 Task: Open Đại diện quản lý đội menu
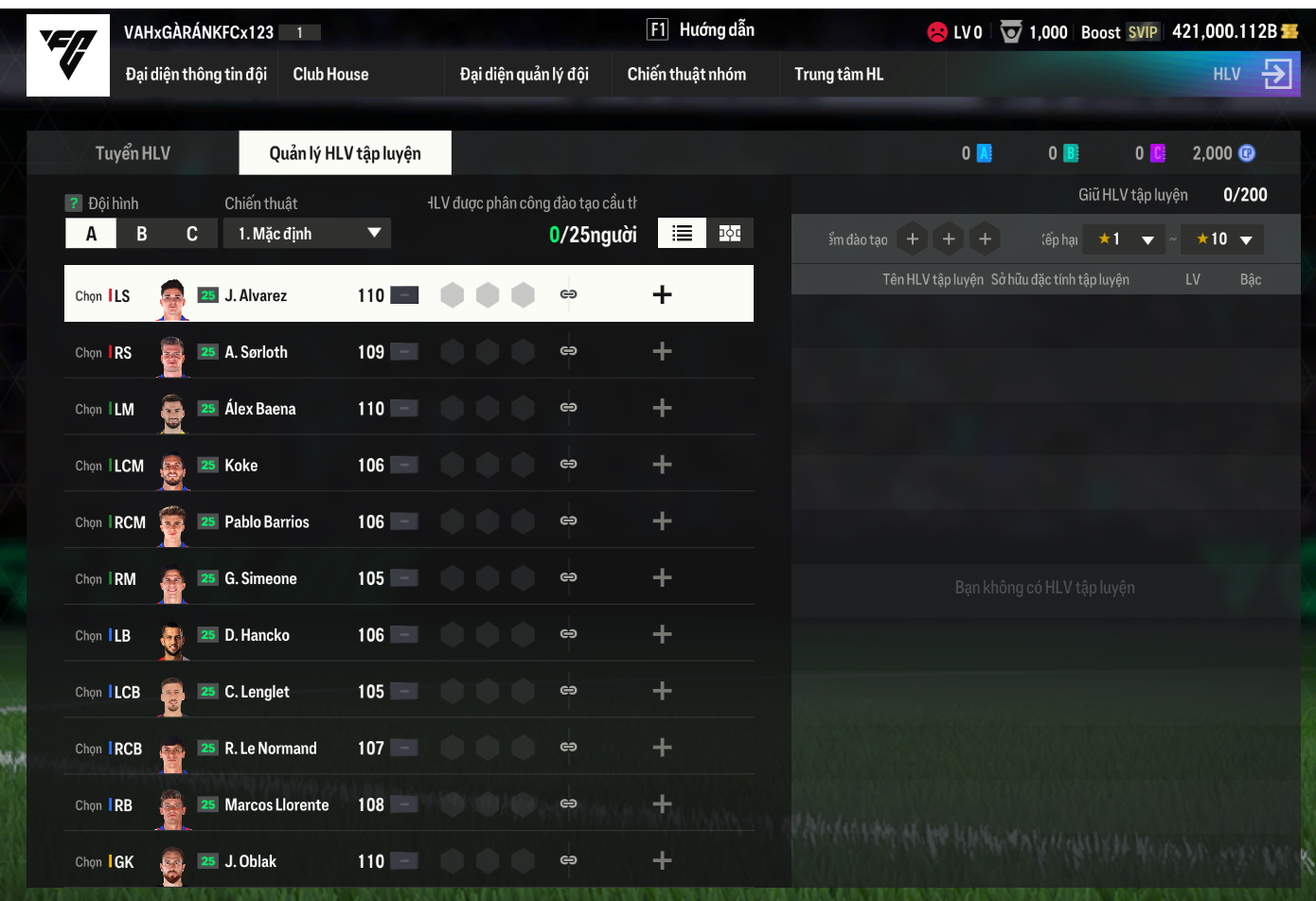(524, 74)
